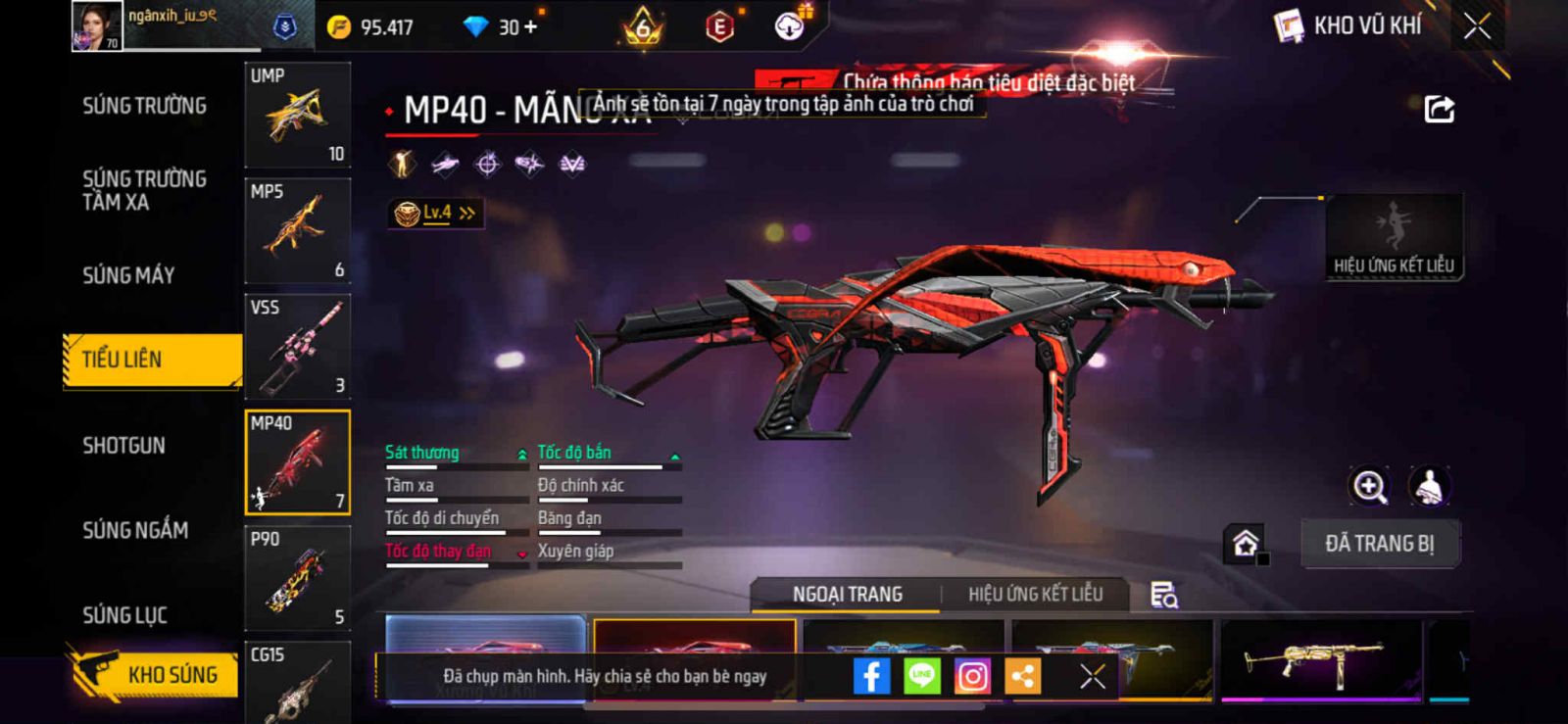The height and width of the screenshot is (724, 1568).
Task: Open the SHOTGUN weapon category
Action: tap(123, 446)
